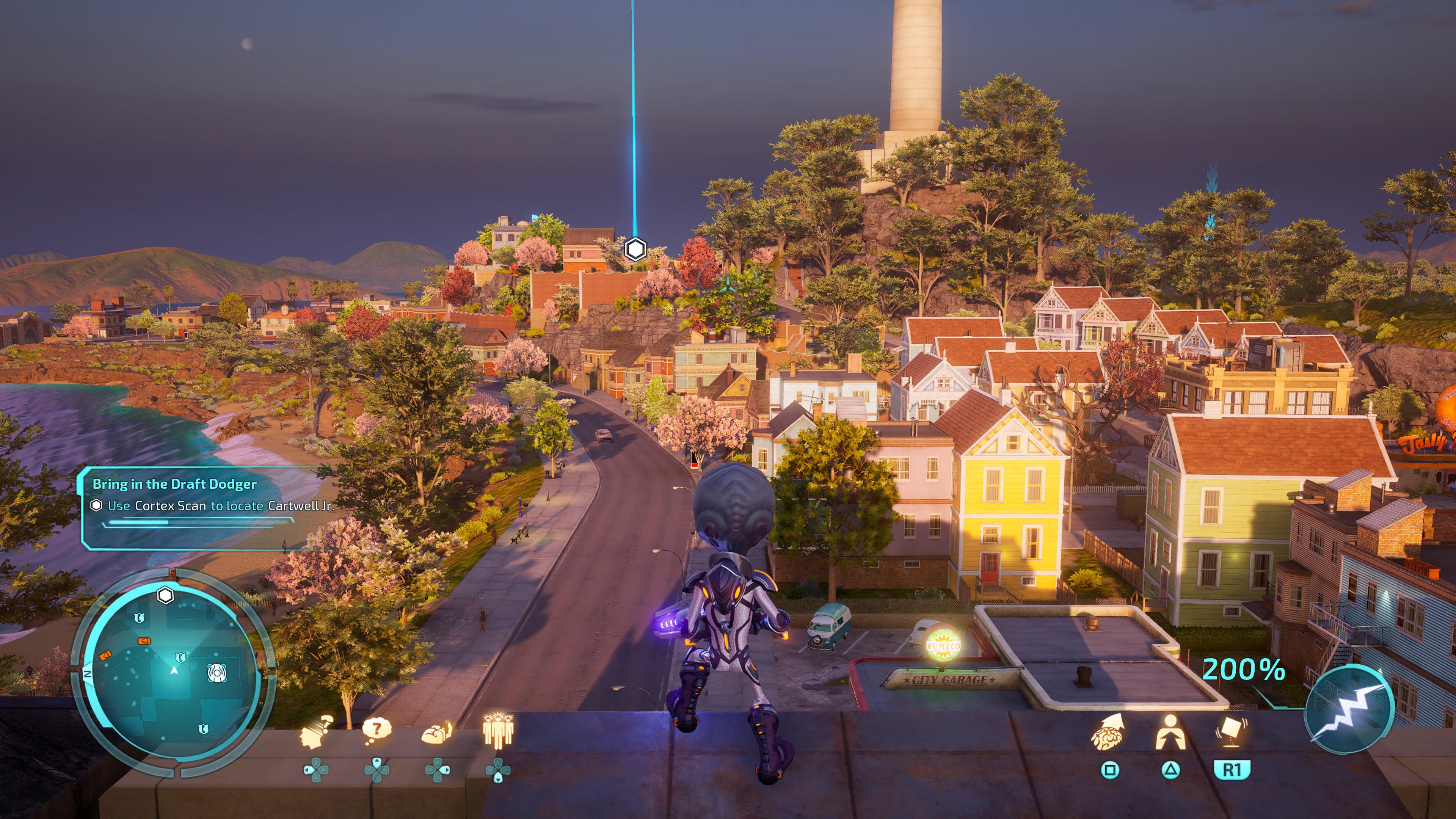Click the hexagon waypoint marker under the blue beam

point(635,249)
